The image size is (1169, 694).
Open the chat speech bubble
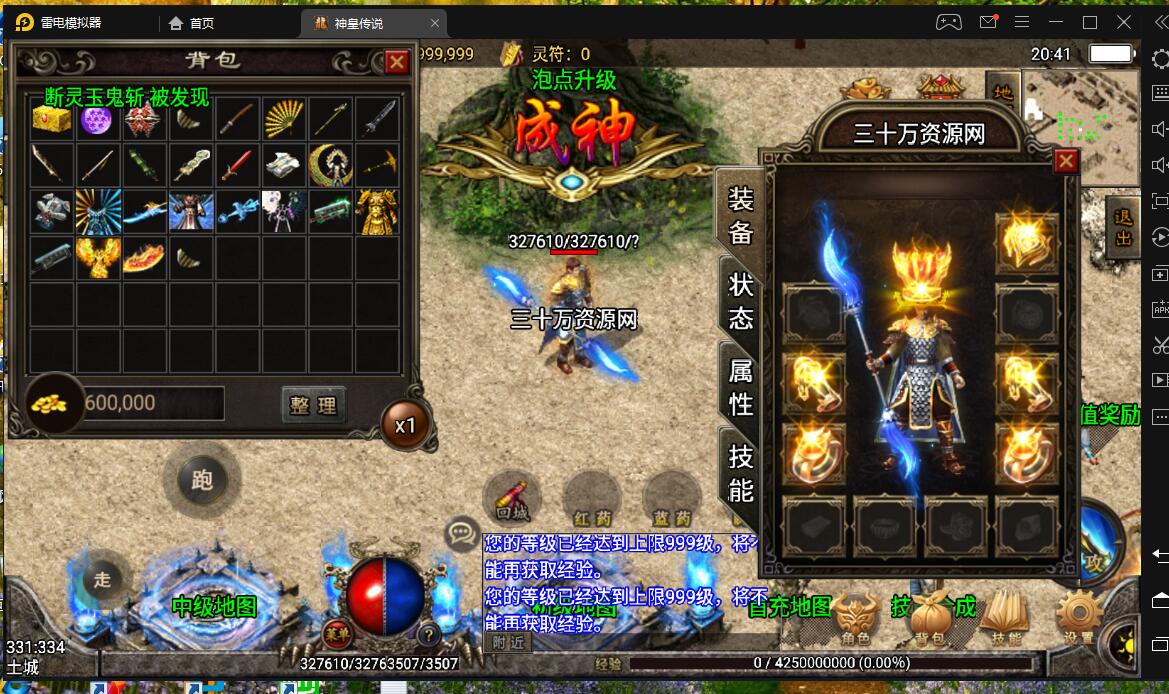(461, 533)
